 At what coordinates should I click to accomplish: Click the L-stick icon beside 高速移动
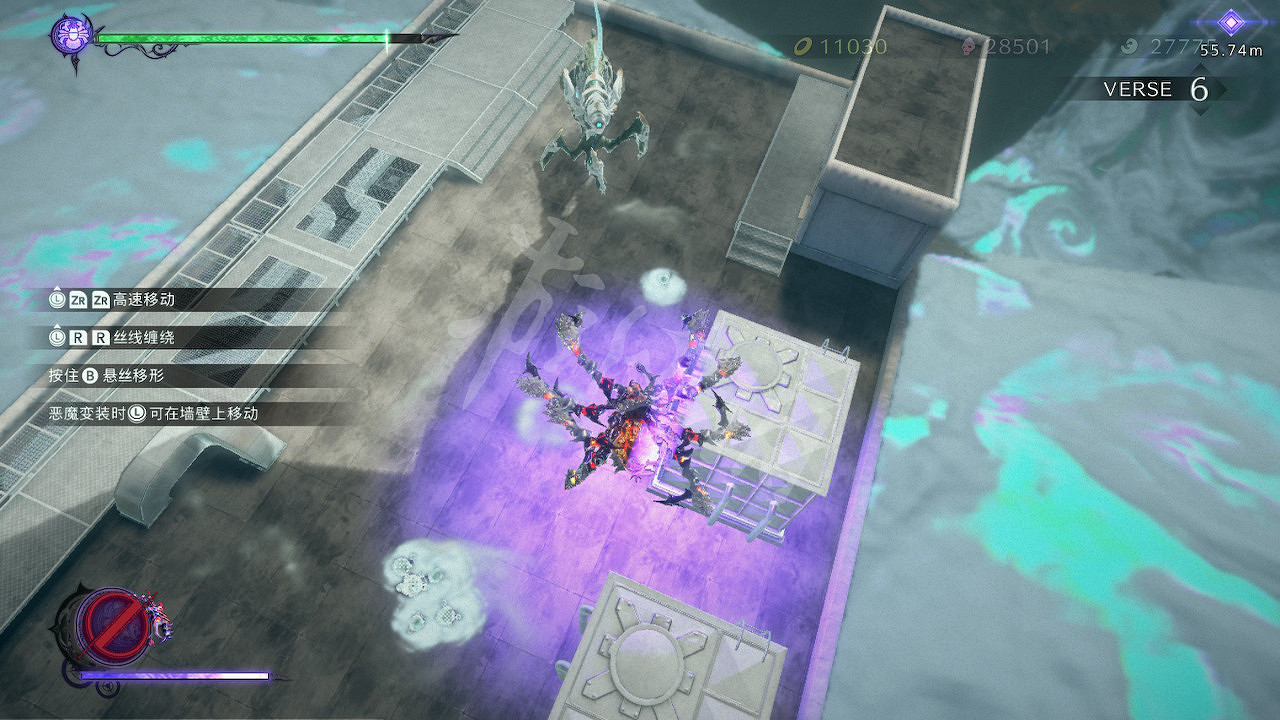(x=55, y=298)
